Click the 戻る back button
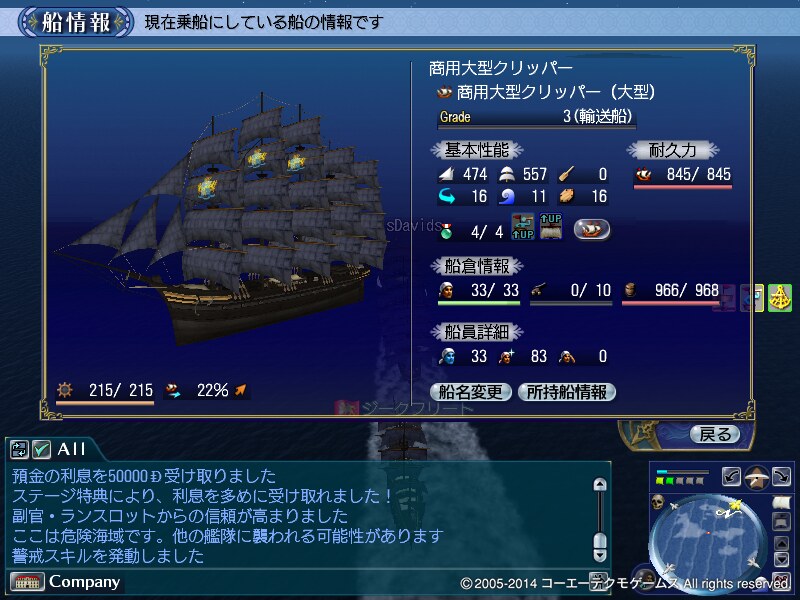Screen dimensions: 800x600 pos(714,434)
